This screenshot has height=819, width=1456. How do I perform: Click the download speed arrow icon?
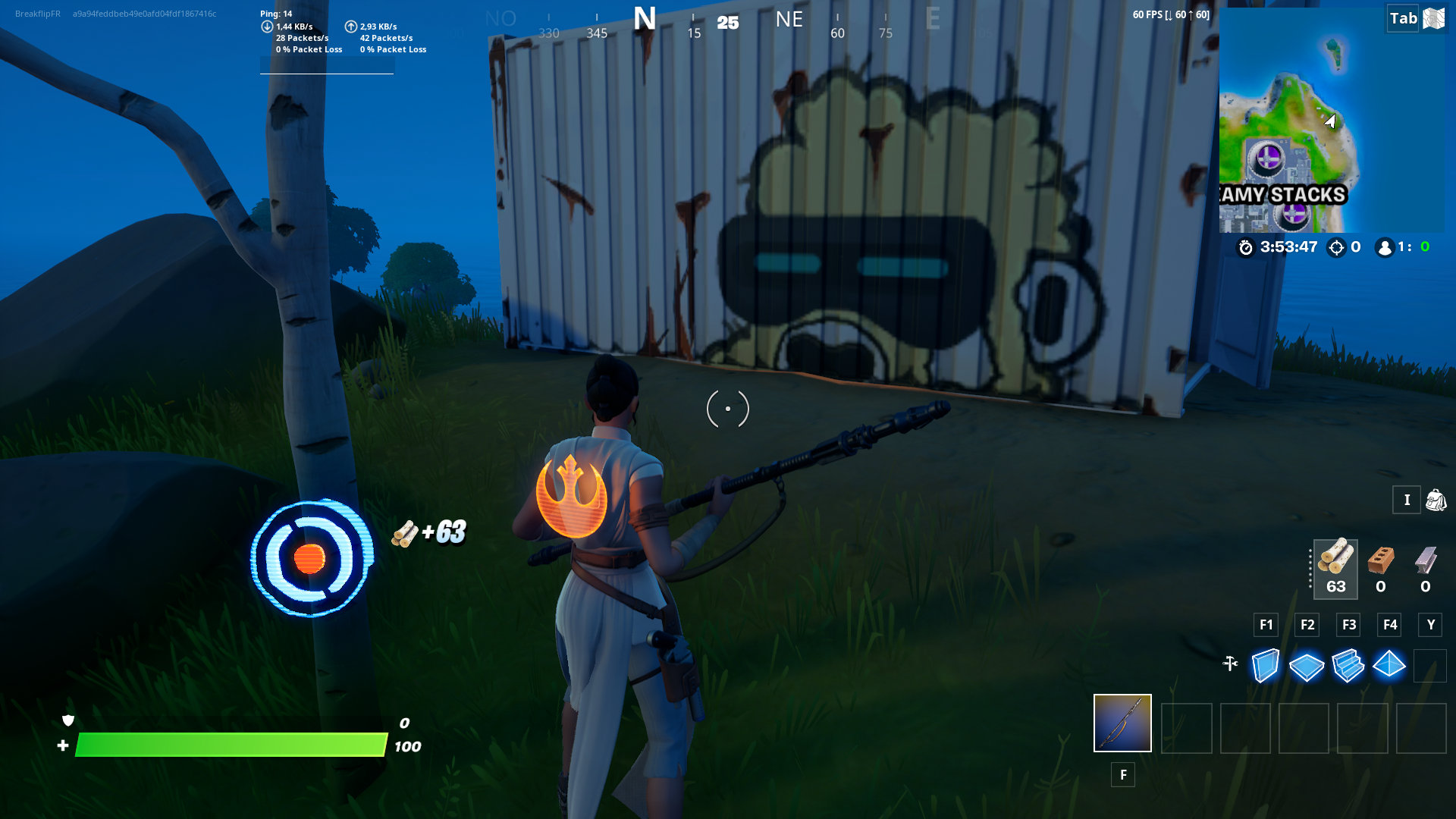pos(267,25)
